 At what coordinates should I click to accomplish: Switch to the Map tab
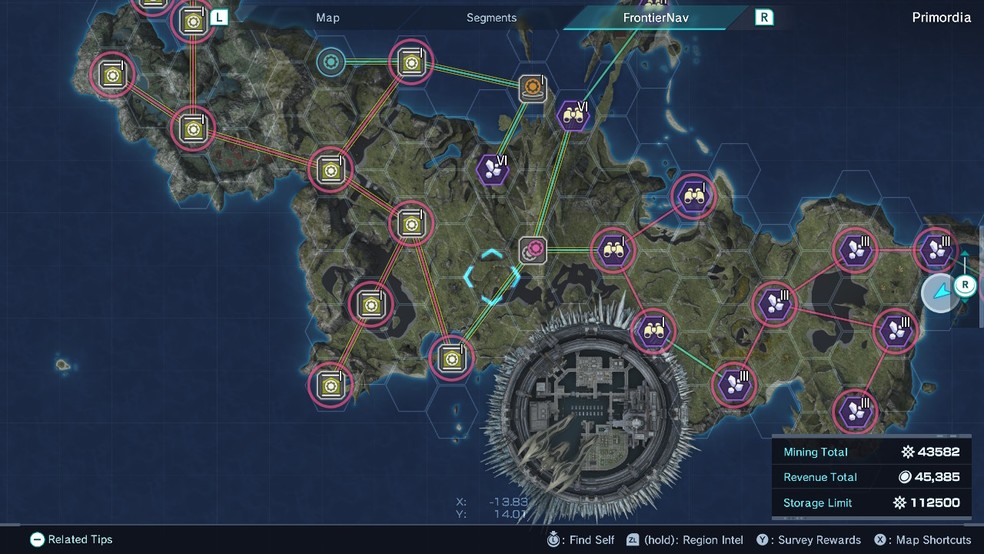click(328, 17)
